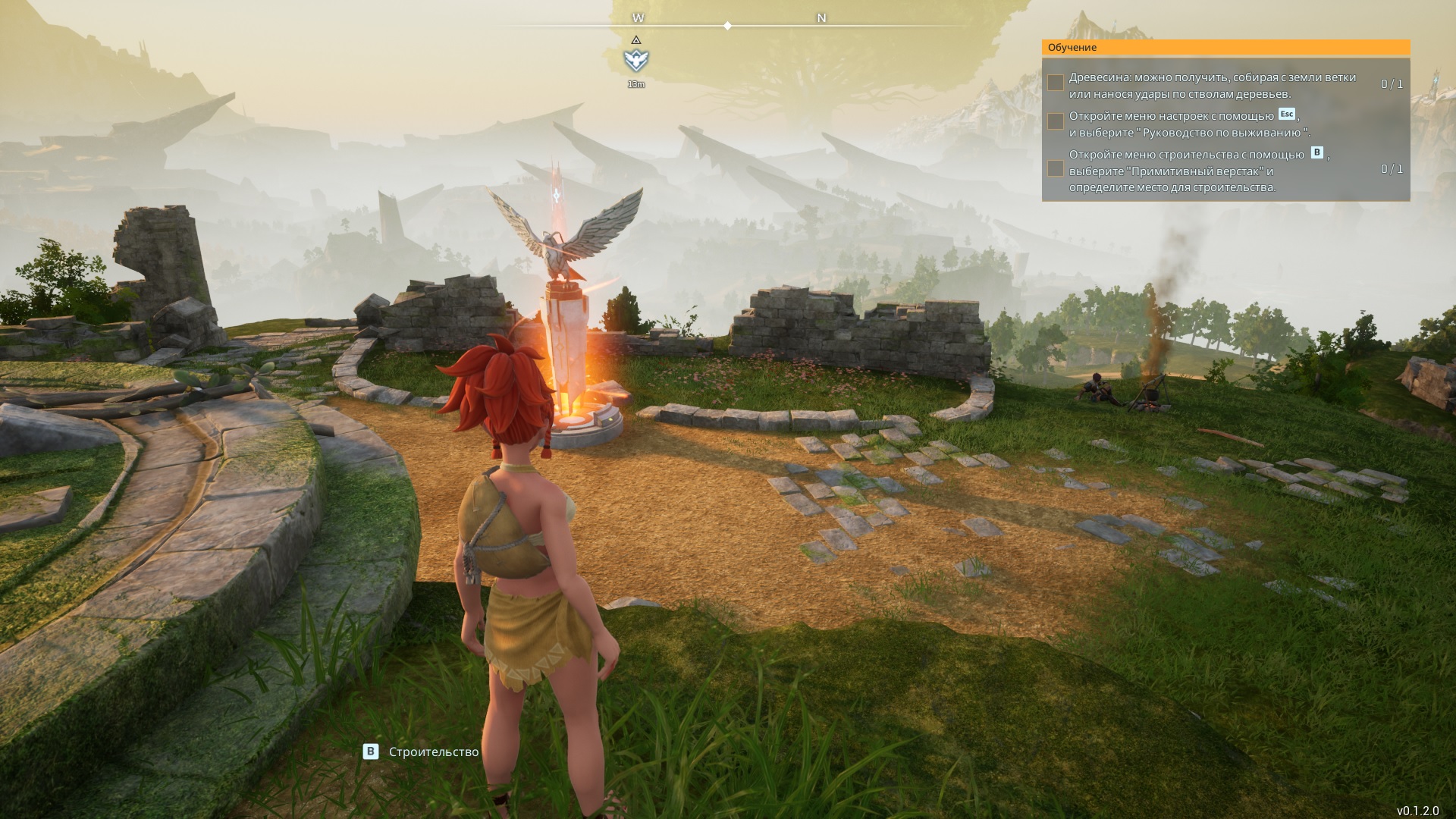
Task: Tick the checkbox for the Руководство по выживанию objective
Action: (1055, 121)
